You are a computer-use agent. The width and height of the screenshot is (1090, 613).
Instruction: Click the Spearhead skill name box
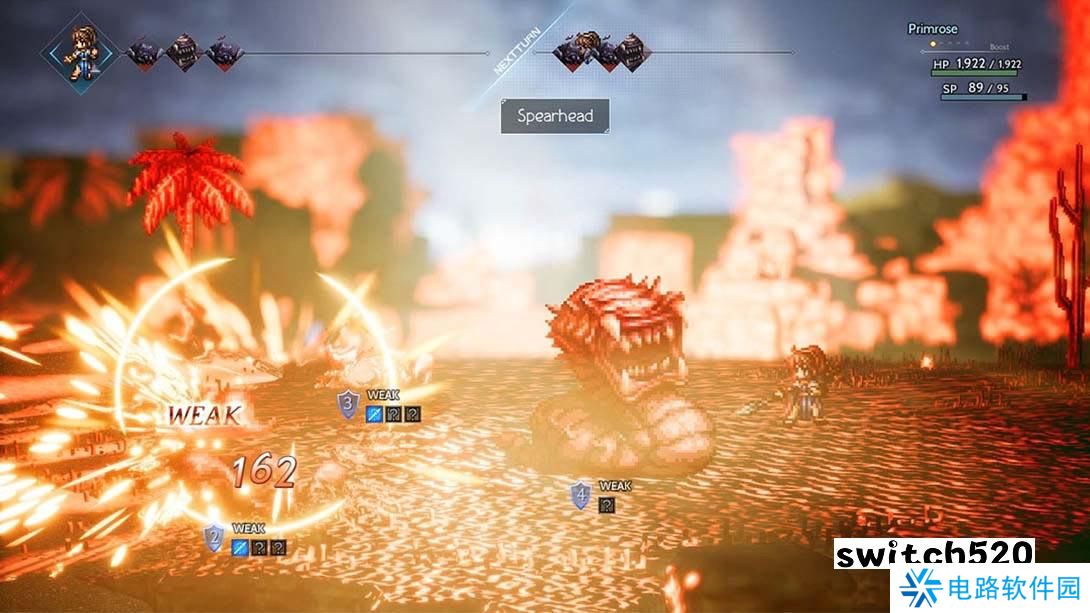click(555, 116)
